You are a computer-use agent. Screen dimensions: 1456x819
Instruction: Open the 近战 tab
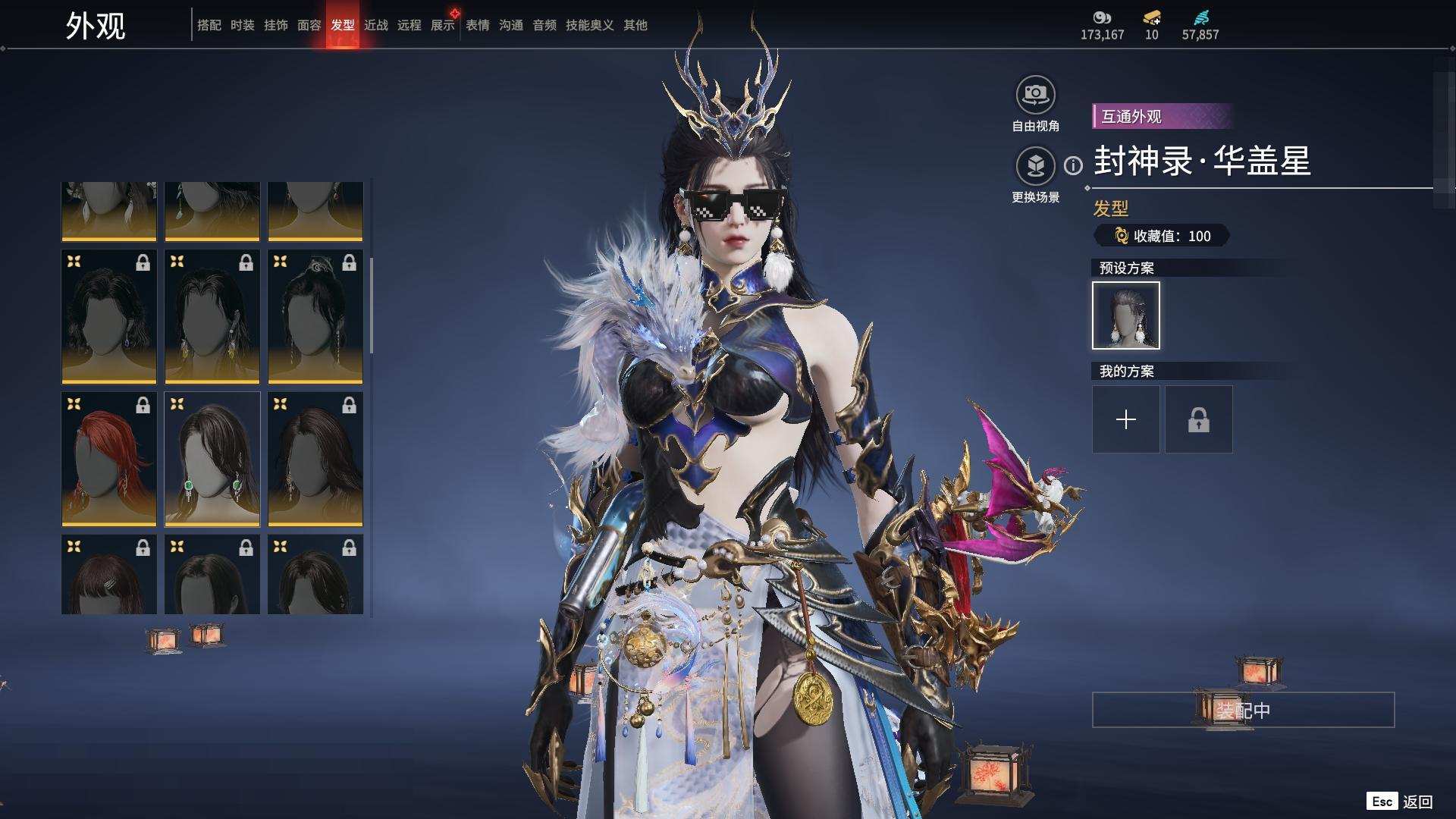point(375,25)
